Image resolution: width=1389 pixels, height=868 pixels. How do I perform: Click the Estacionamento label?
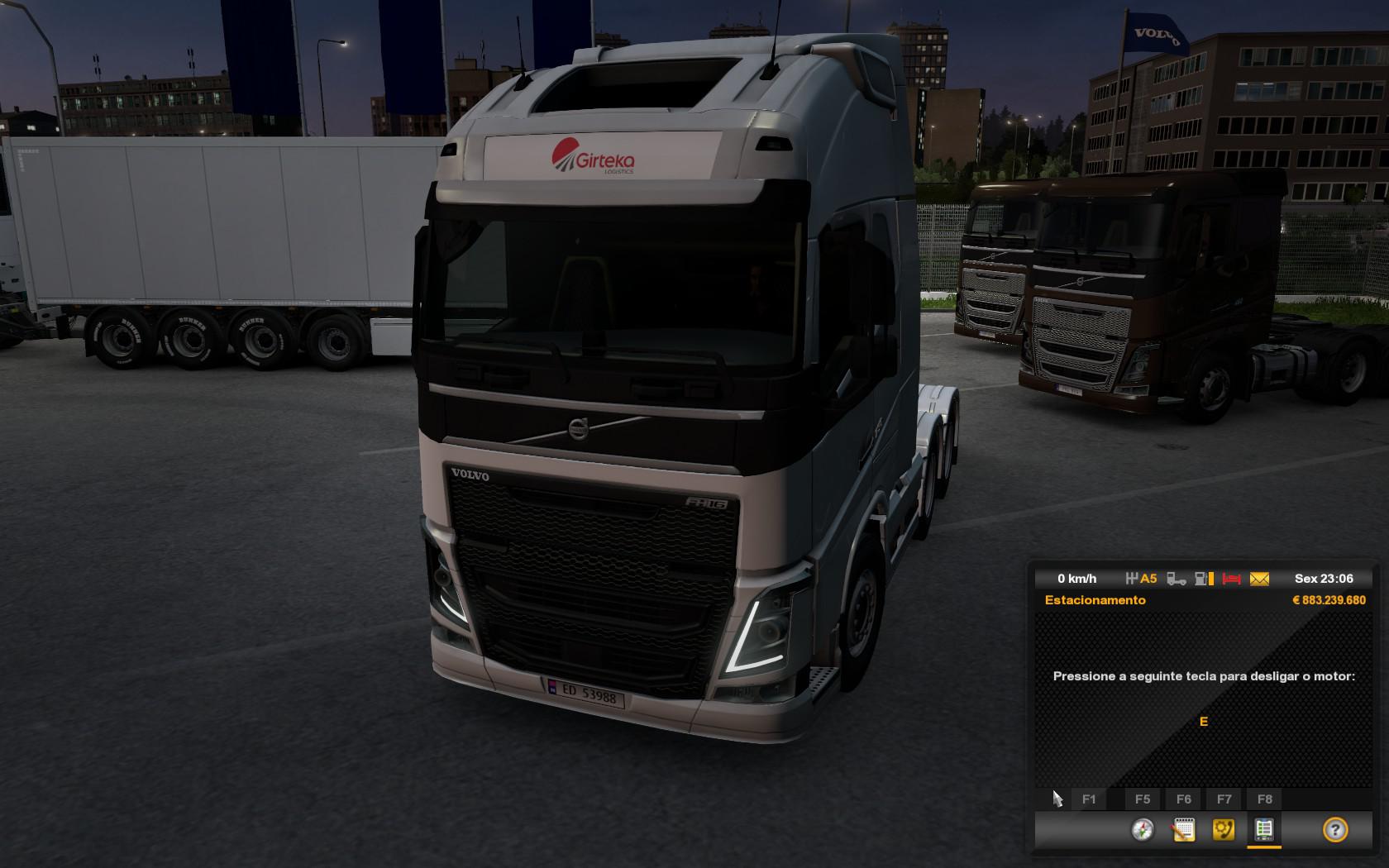tap(1096, 600)
